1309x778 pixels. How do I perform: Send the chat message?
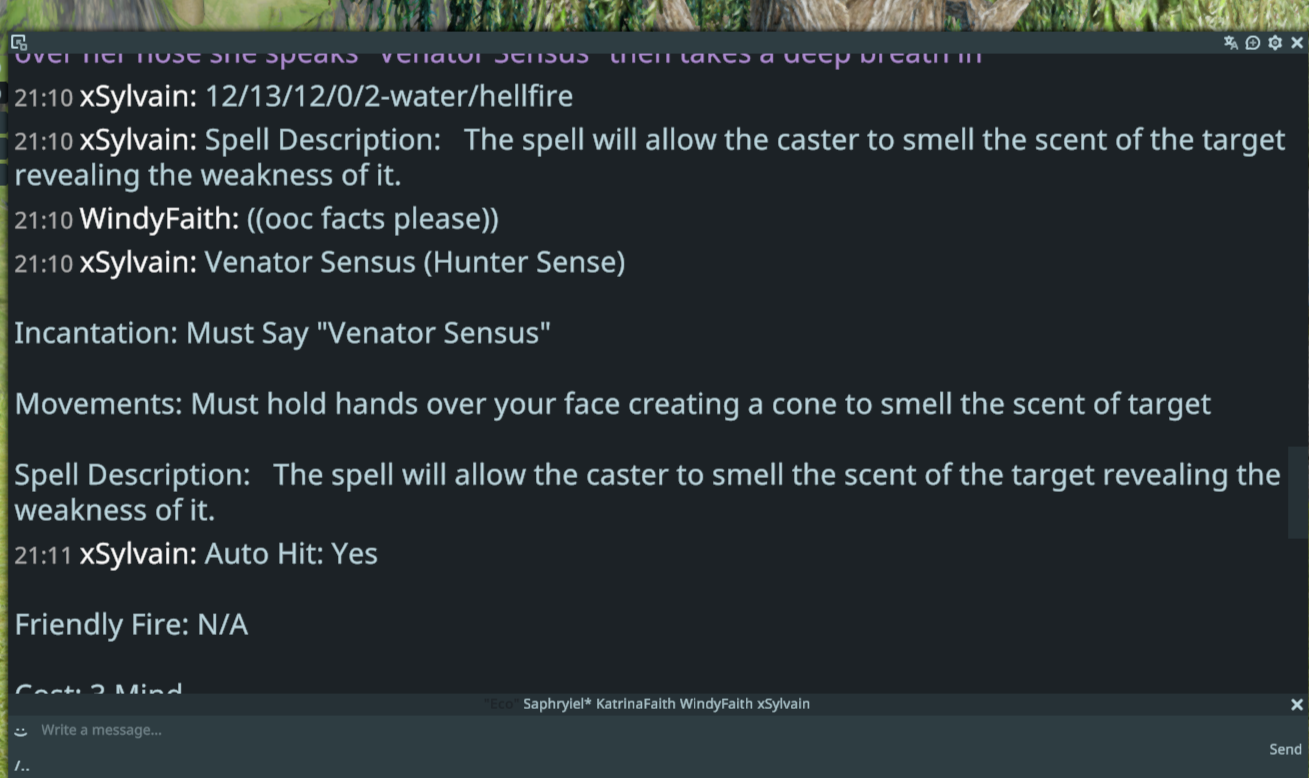pyautogui.click(x=1285, y=749)
